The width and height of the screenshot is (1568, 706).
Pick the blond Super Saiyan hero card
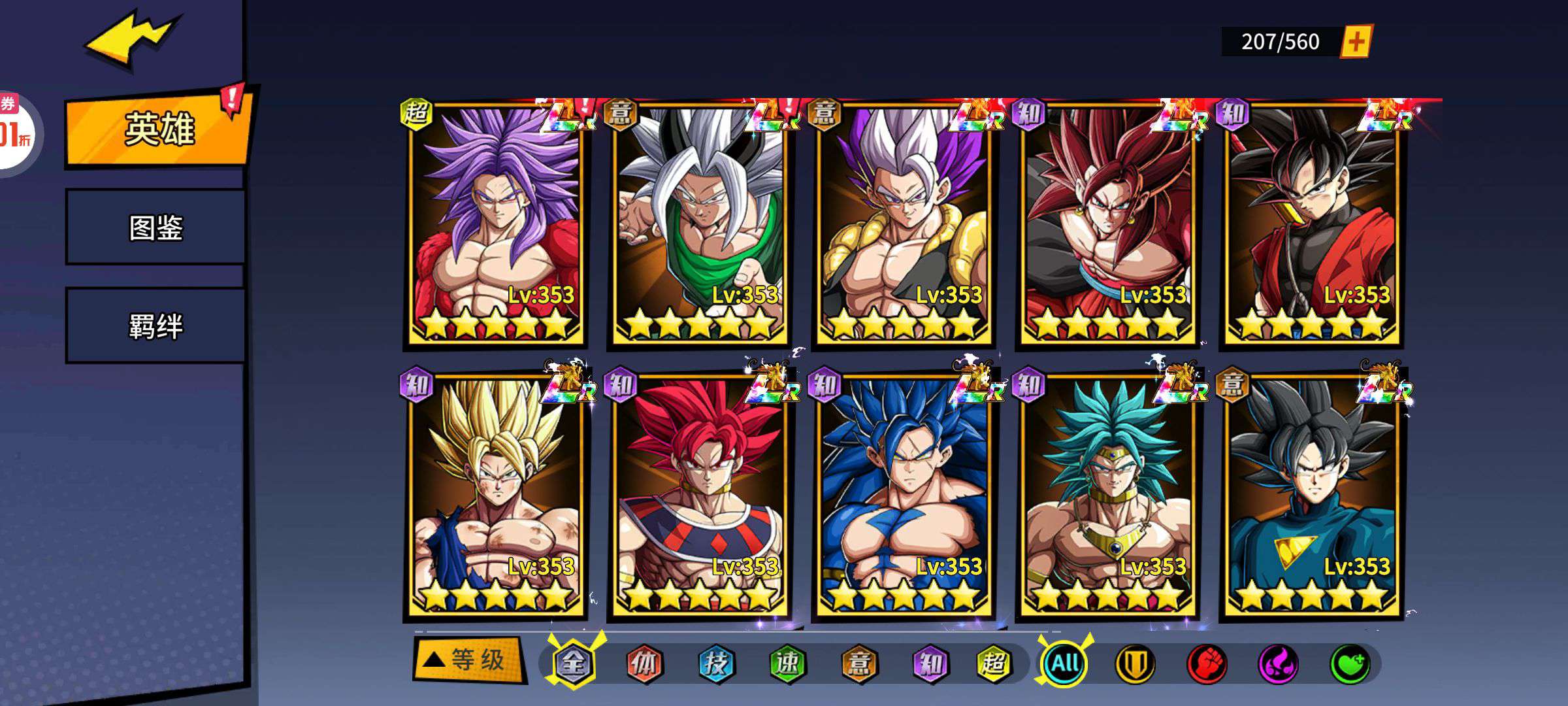(495, 494)
